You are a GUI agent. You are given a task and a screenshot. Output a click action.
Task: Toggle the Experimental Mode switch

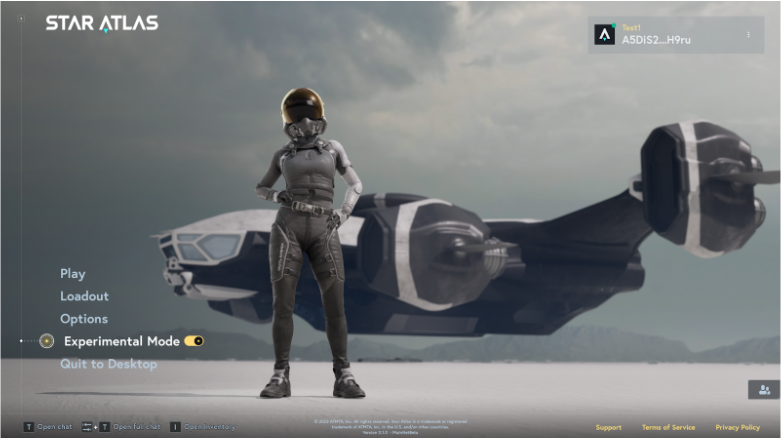click(194, 341)
